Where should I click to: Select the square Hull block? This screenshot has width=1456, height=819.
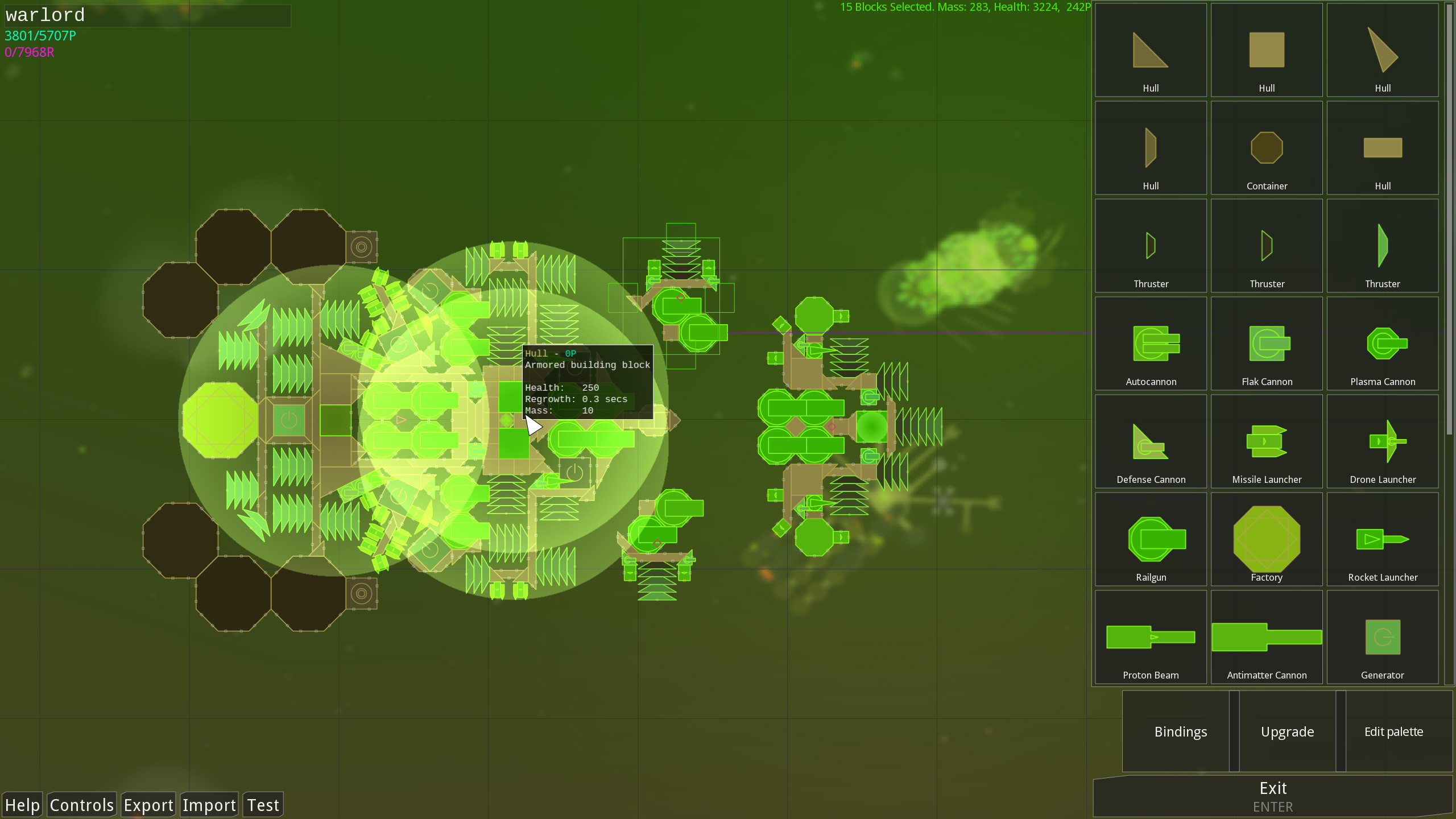[1267, 50]
